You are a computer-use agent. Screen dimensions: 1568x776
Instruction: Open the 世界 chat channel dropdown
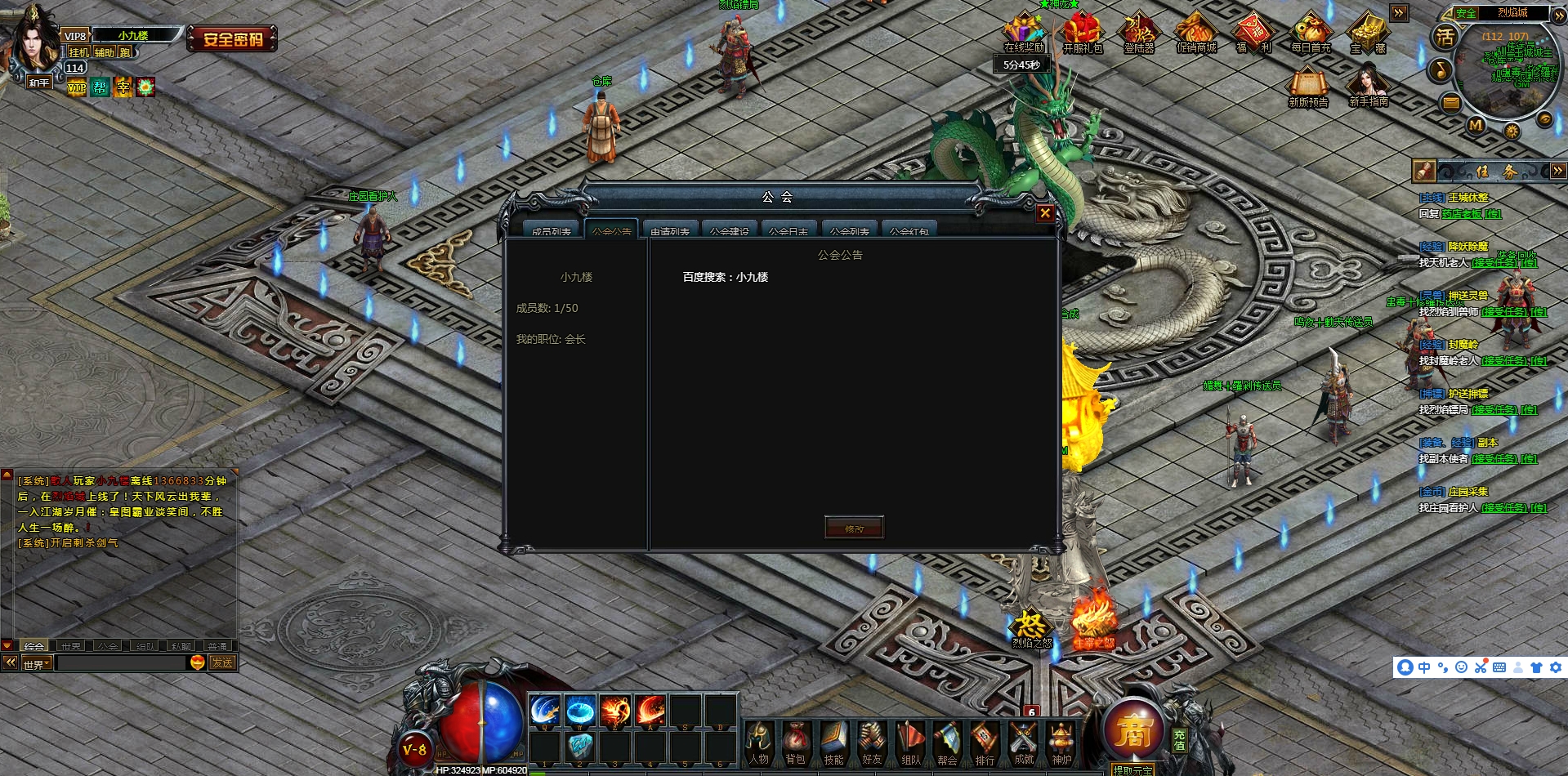[x=37, y=663]
